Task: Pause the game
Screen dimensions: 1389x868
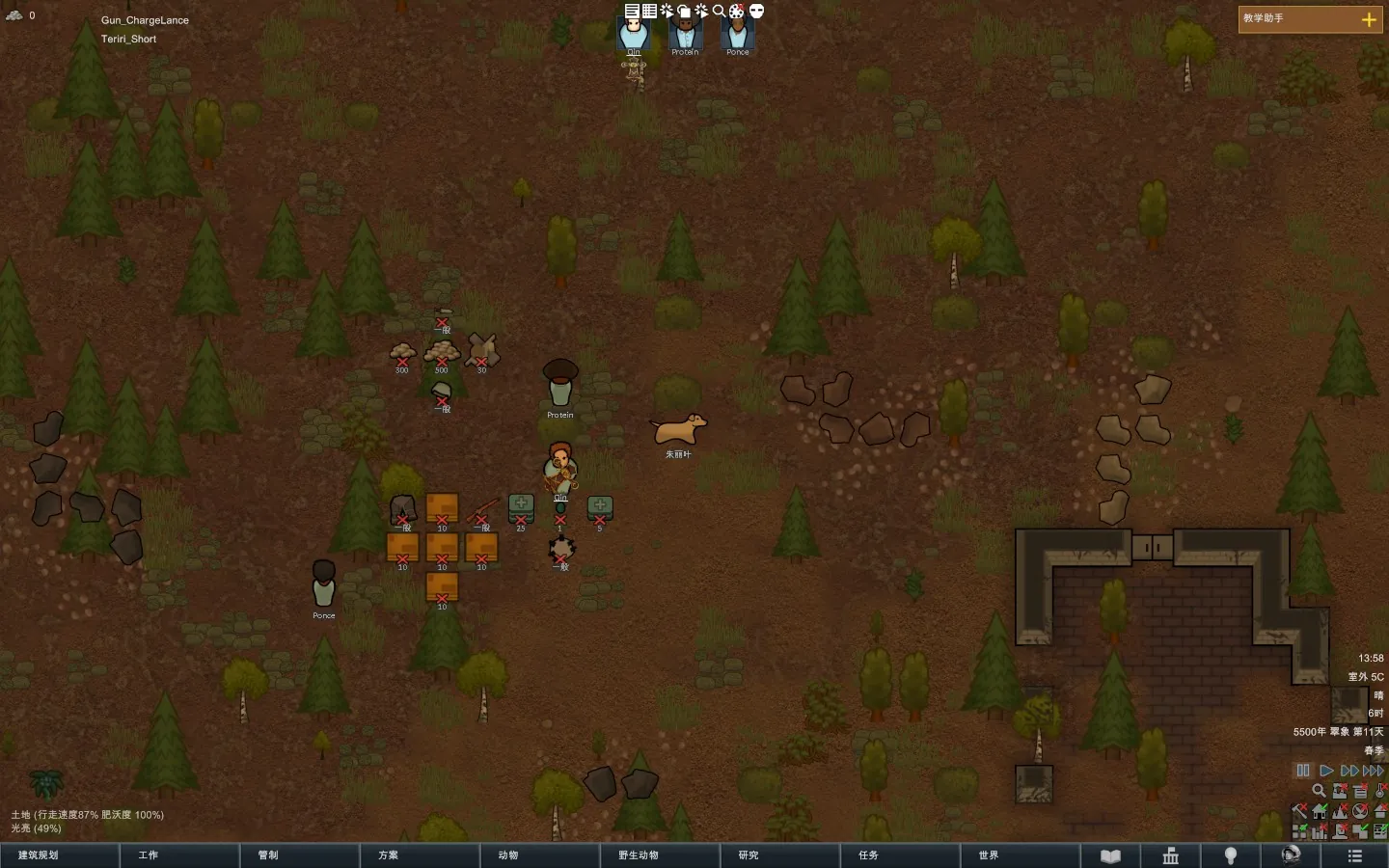Action: pos(1303,771)
